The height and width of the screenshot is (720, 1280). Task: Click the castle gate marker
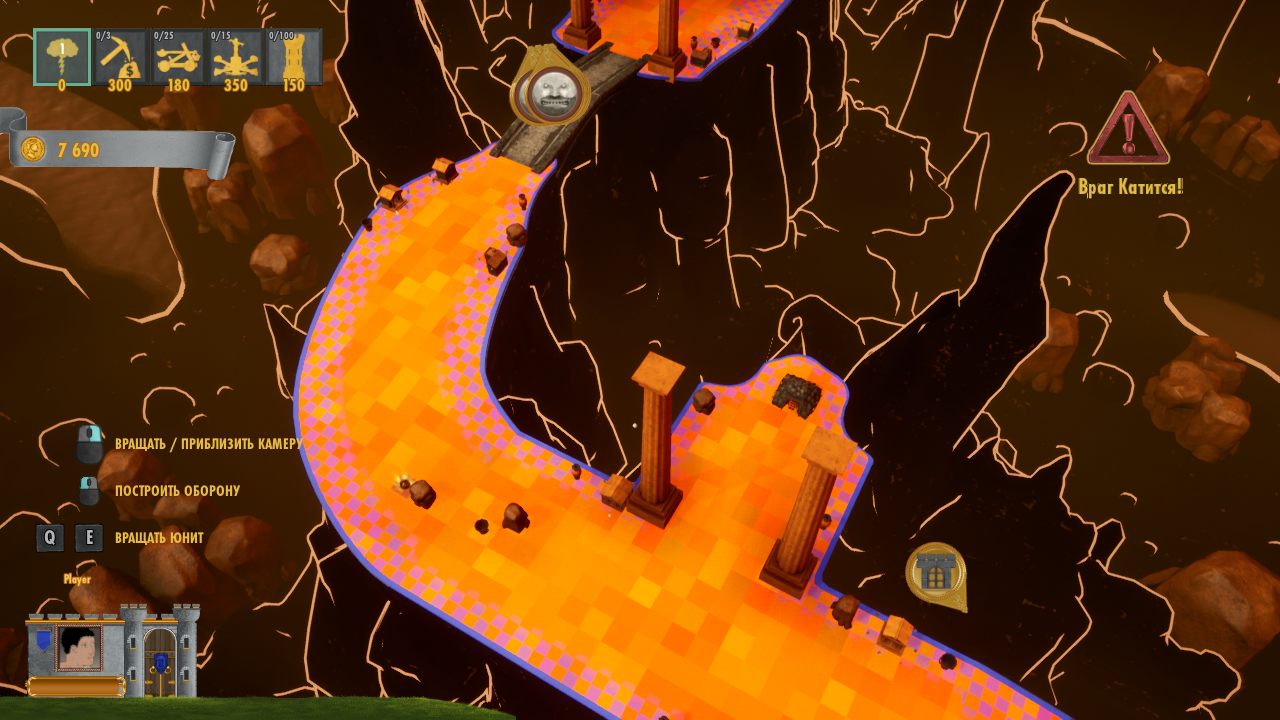[936, 573]
